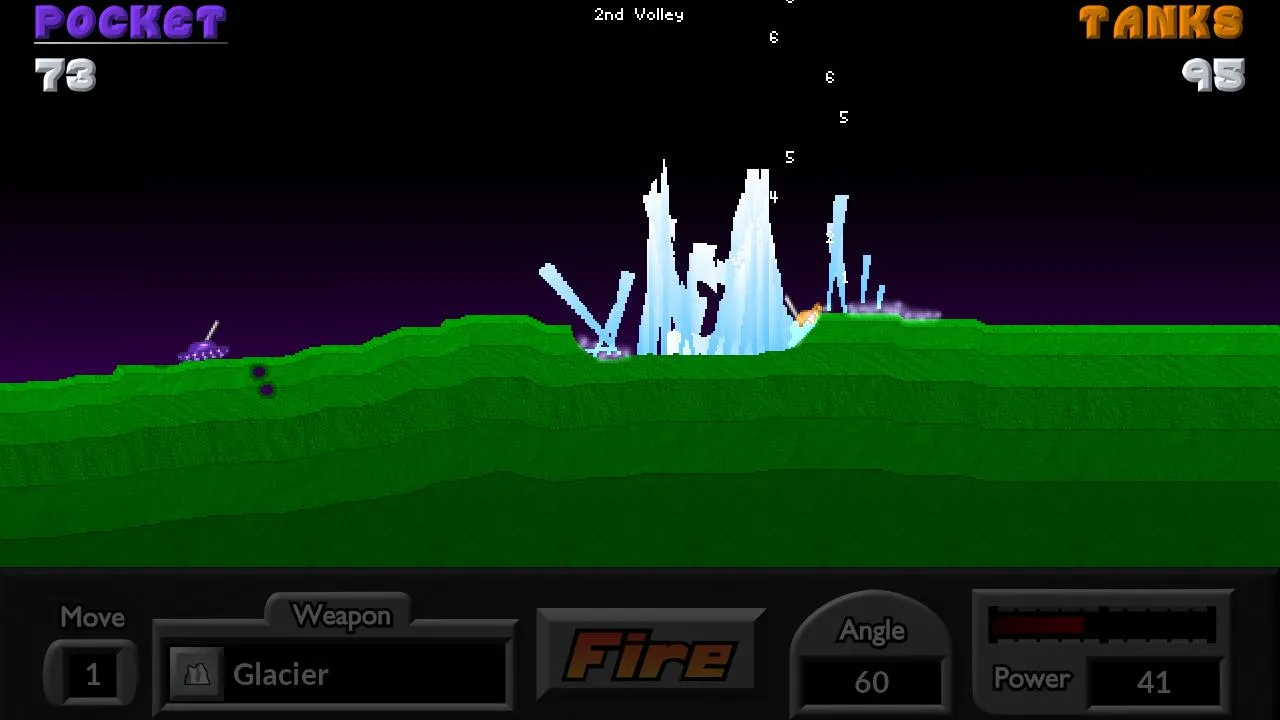Open the Angle value selector
The width and height of the screenshot is (1280, 720).
(x=872, y=682)
